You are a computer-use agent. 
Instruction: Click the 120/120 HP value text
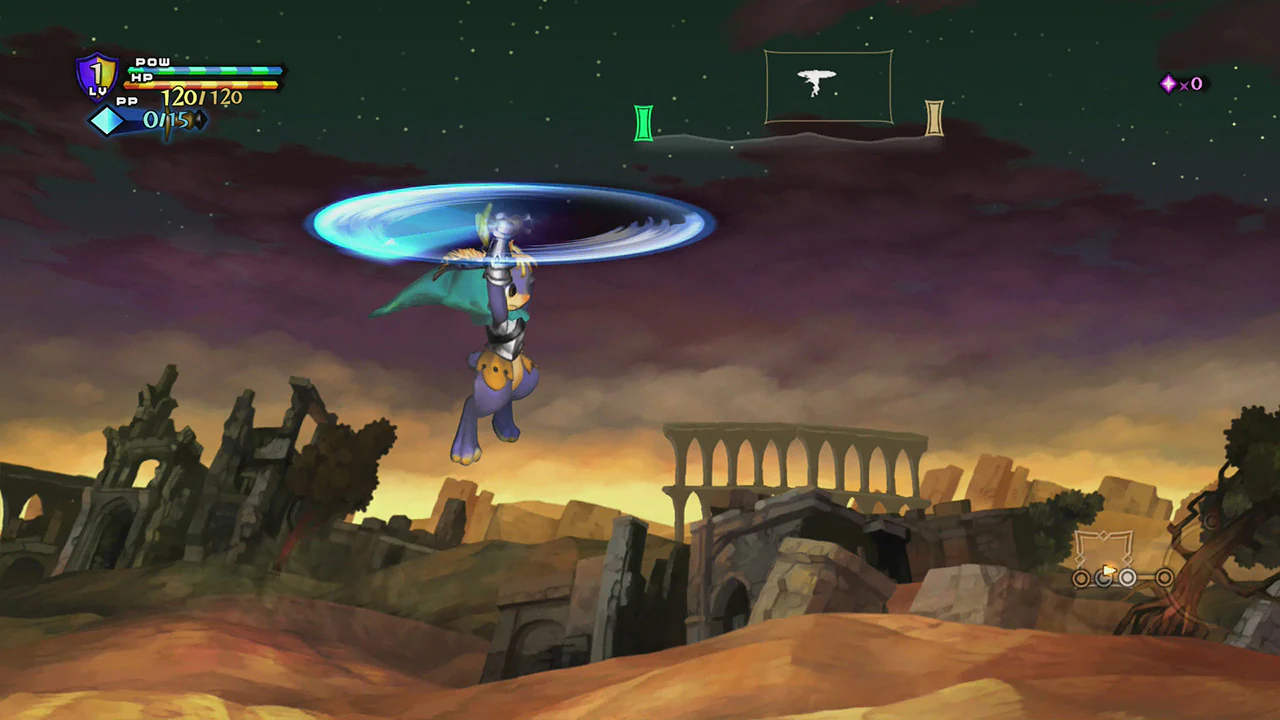201,97
